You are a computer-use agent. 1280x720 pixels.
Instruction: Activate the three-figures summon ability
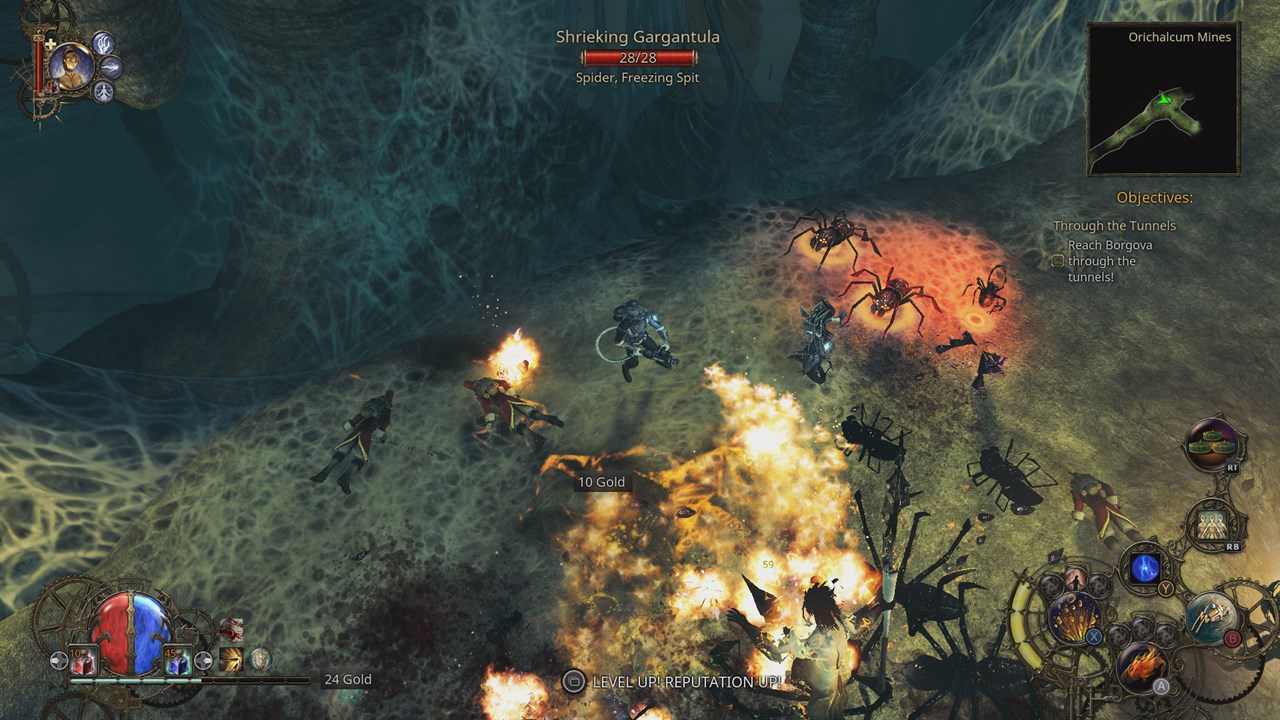(1214, 523)
